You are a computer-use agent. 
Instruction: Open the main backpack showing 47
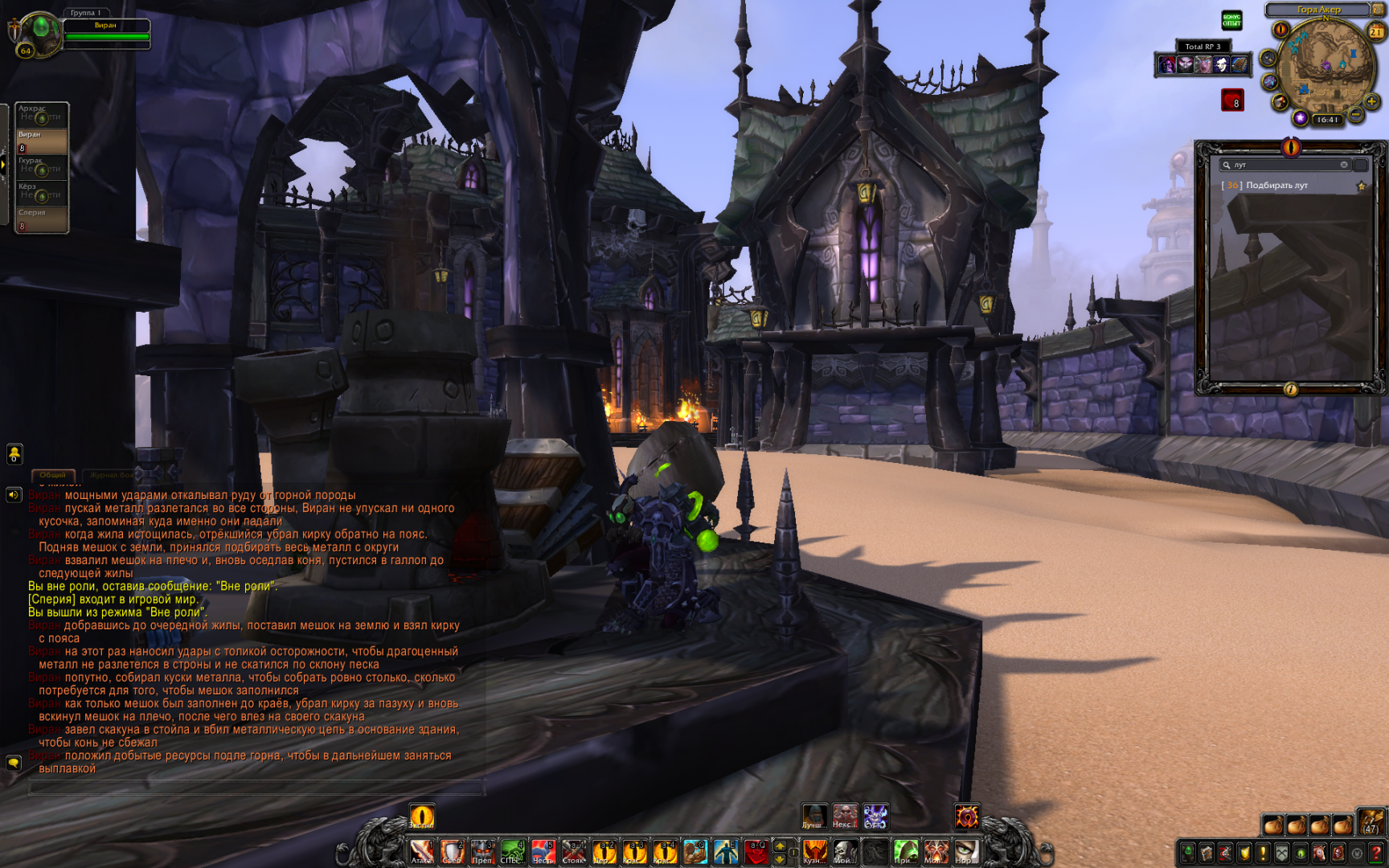(x=1371, y=821)
